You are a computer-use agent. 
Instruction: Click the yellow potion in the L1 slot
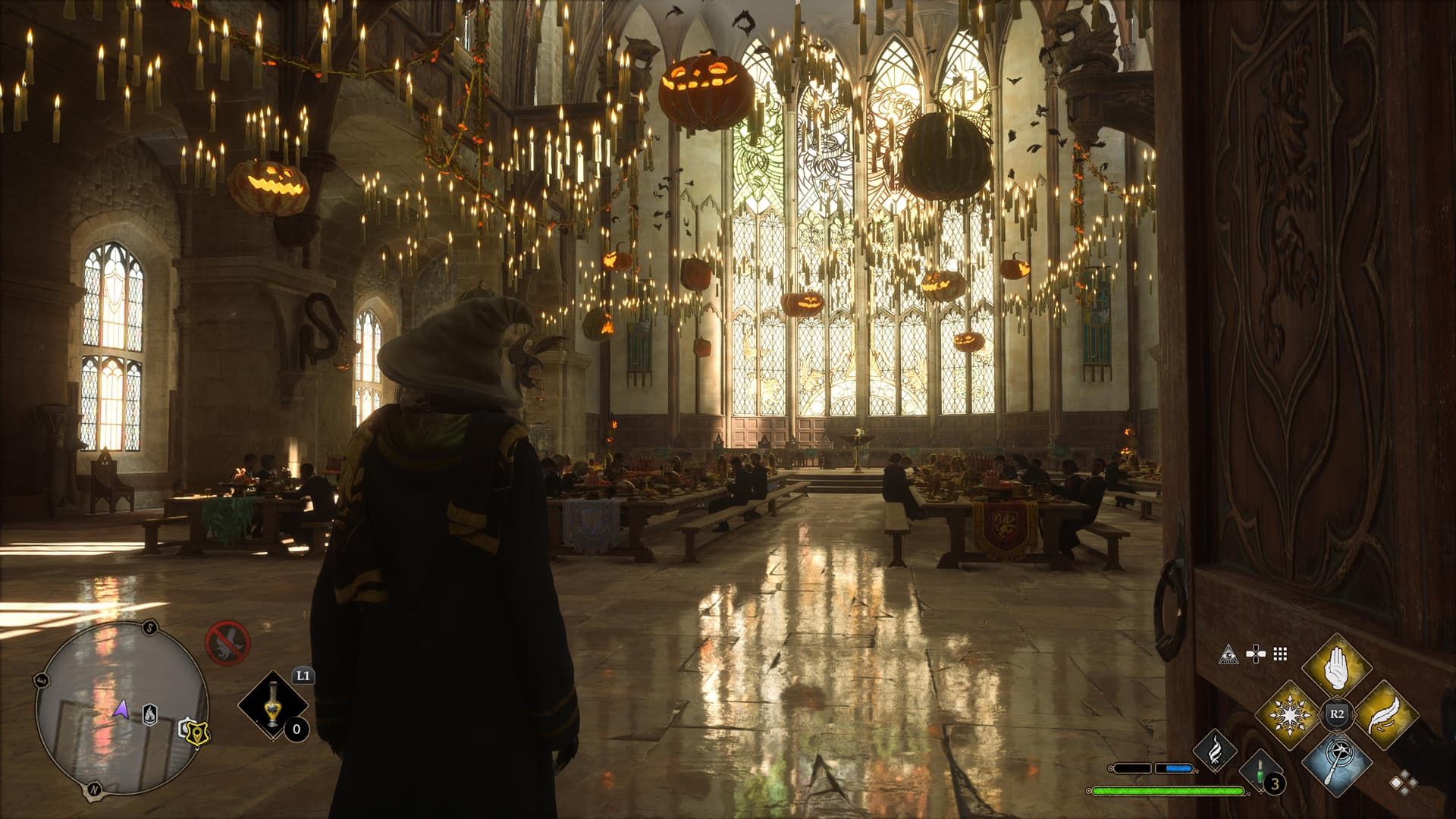271,704
